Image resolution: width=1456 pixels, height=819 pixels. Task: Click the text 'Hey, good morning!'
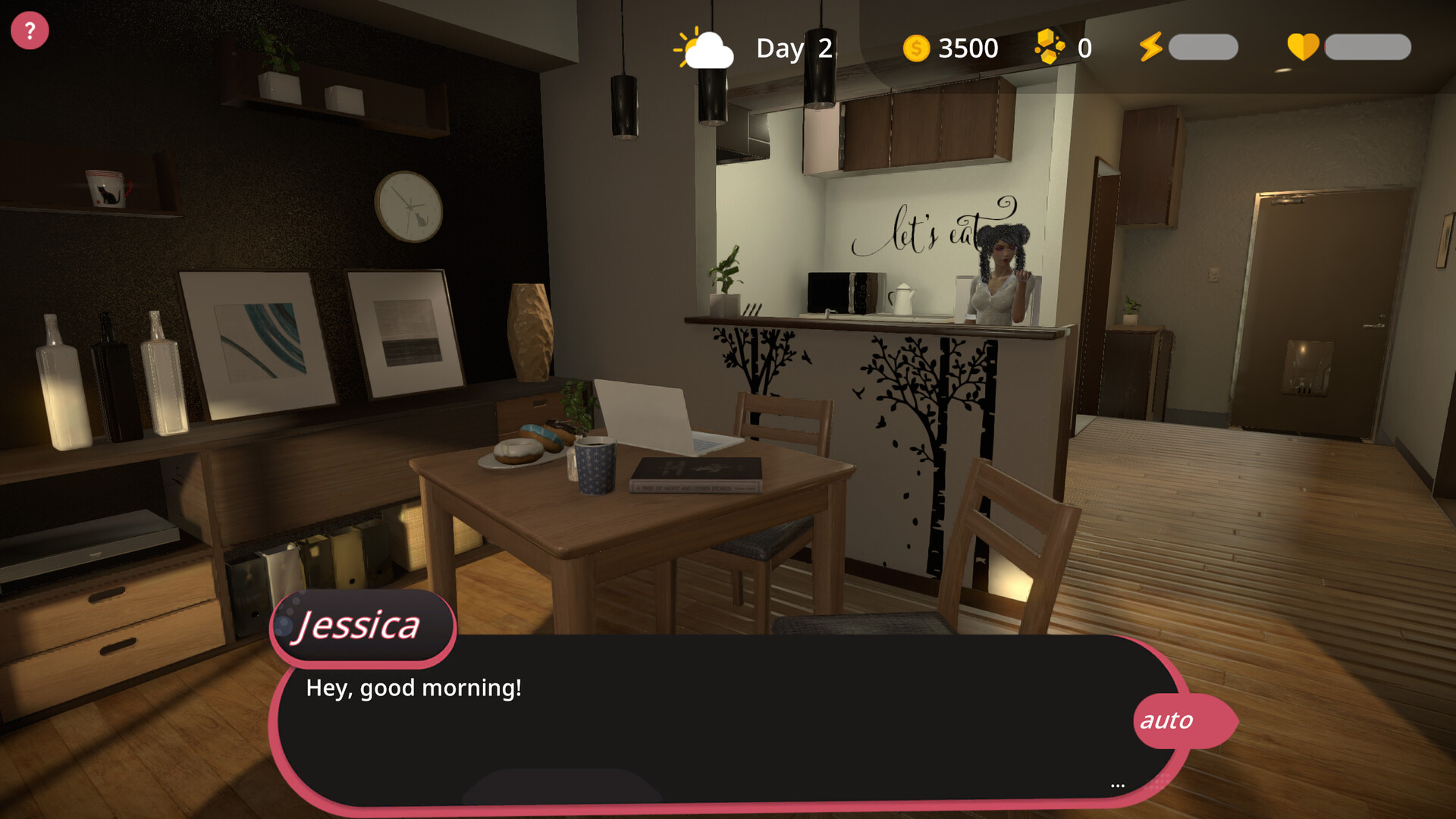tap(414, 687)
